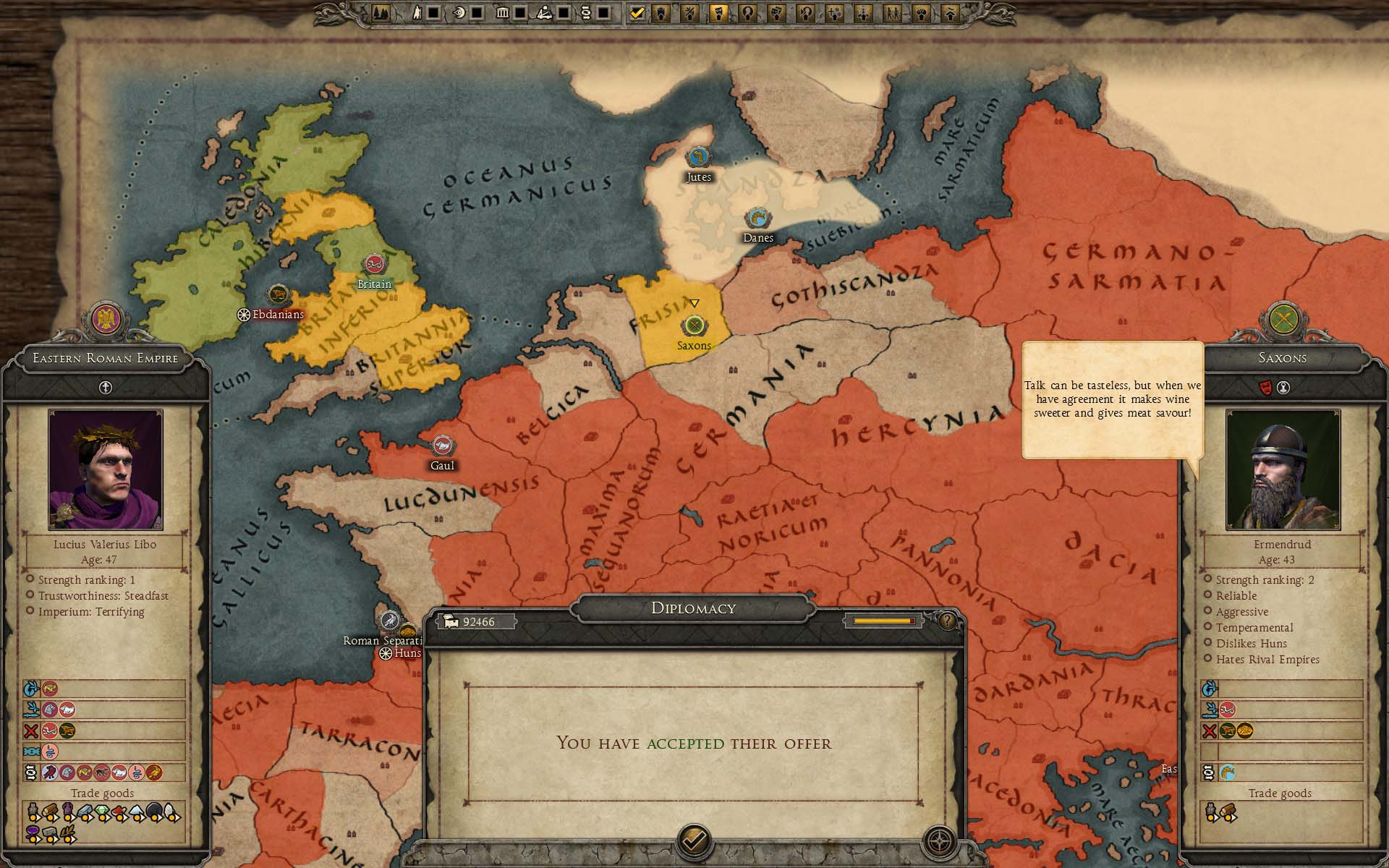This screenshot has height=868, width=1389.
Task: Select the Saxons faction emblem on the map
Action: click(694, 325)
